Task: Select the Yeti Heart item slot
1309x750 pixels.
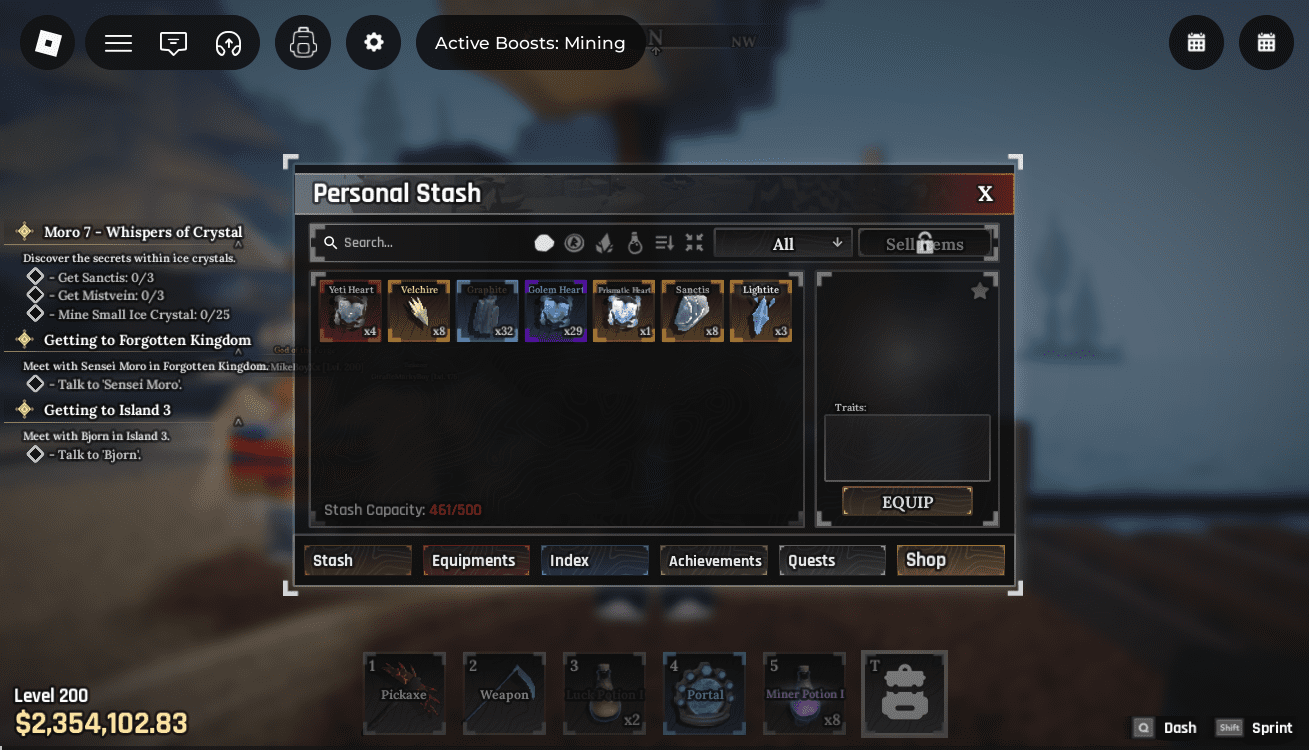Action: click(x=351, y=311)
